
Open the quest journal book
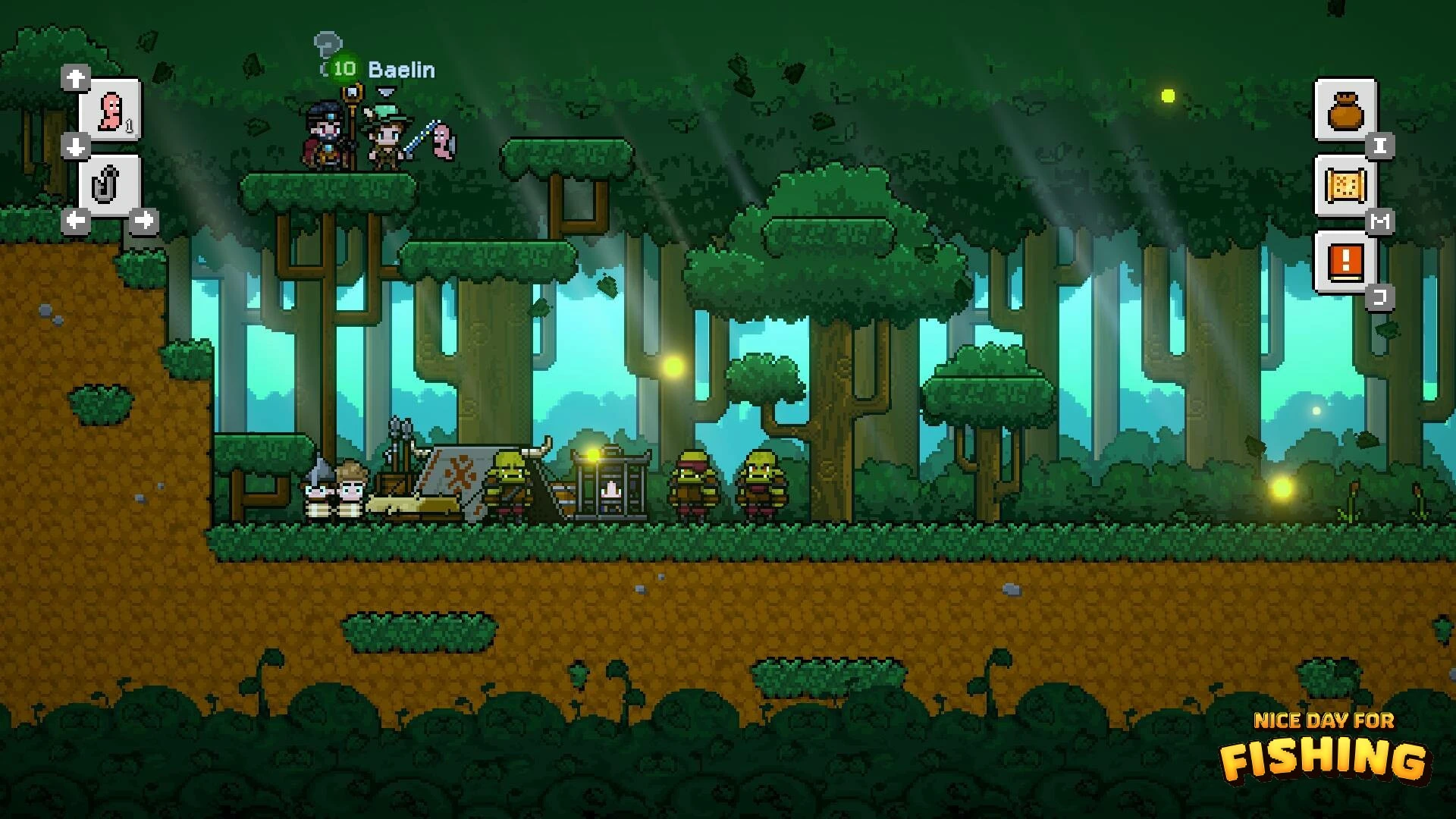point(1345,262)
